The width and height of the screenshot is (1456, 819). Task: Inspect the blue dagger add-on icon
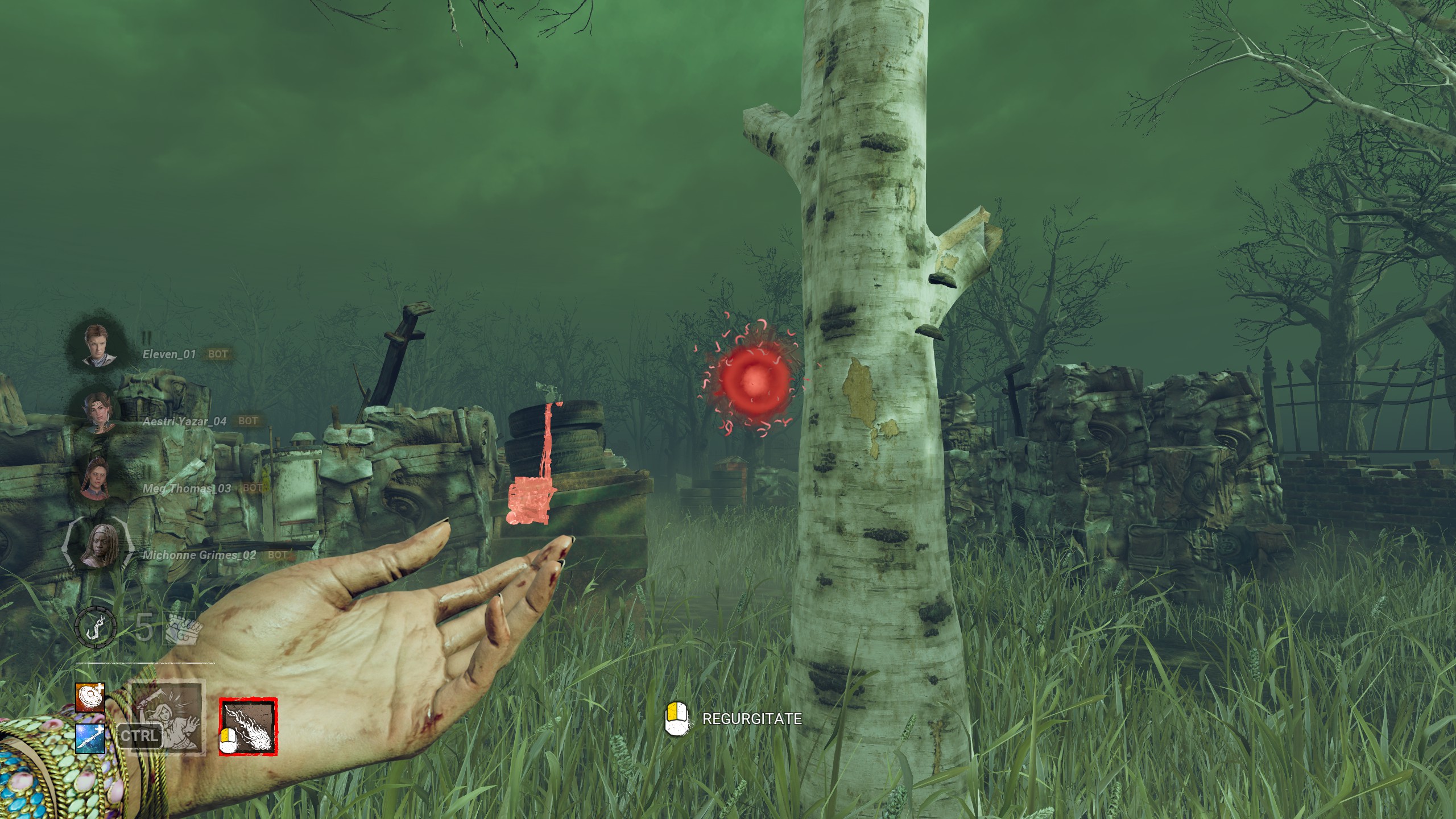(x=90, y=738)
